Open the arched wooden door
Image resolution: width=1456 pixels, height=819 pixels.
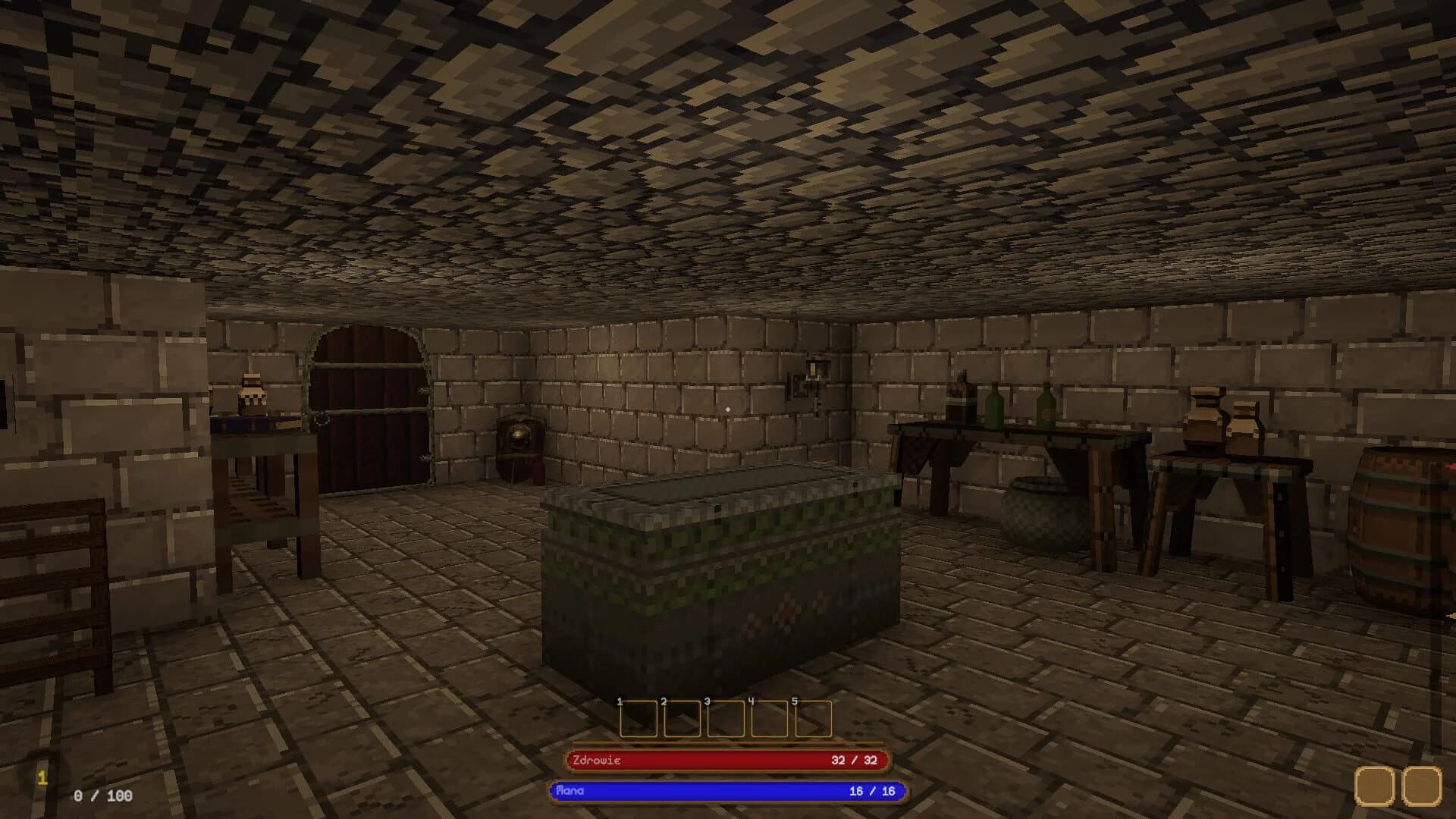click(x=368, y=402)
